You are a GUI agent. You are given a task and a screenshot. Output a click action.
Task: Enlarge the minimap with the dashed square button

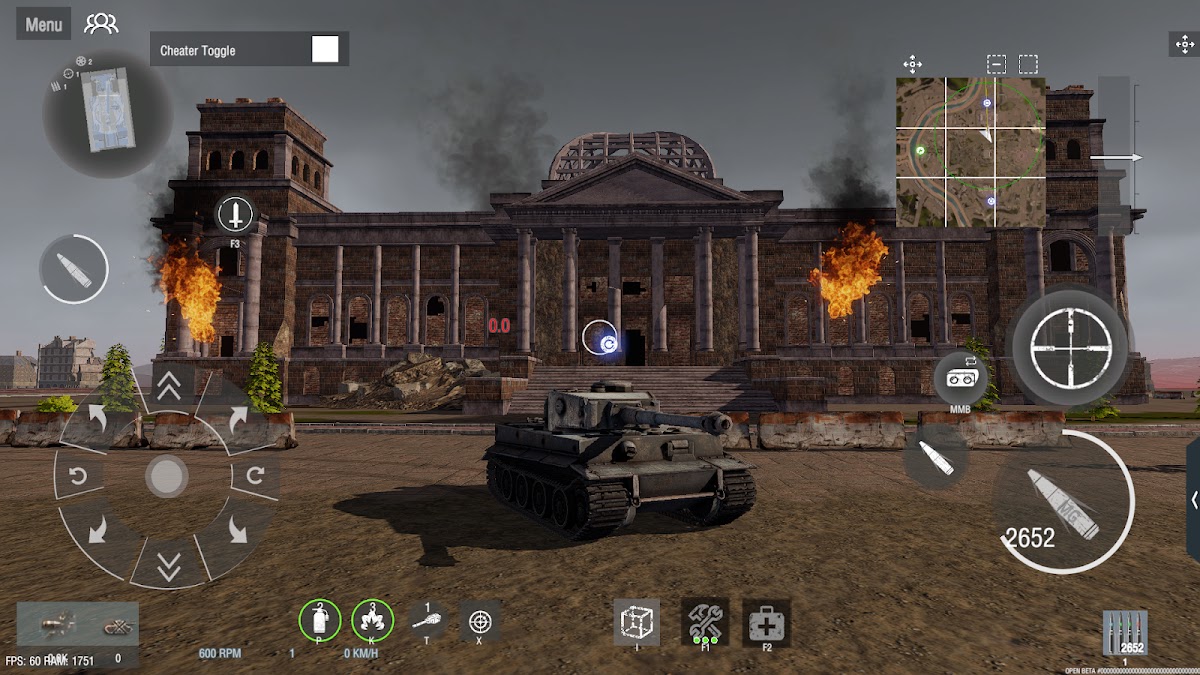pos(1028,65)
